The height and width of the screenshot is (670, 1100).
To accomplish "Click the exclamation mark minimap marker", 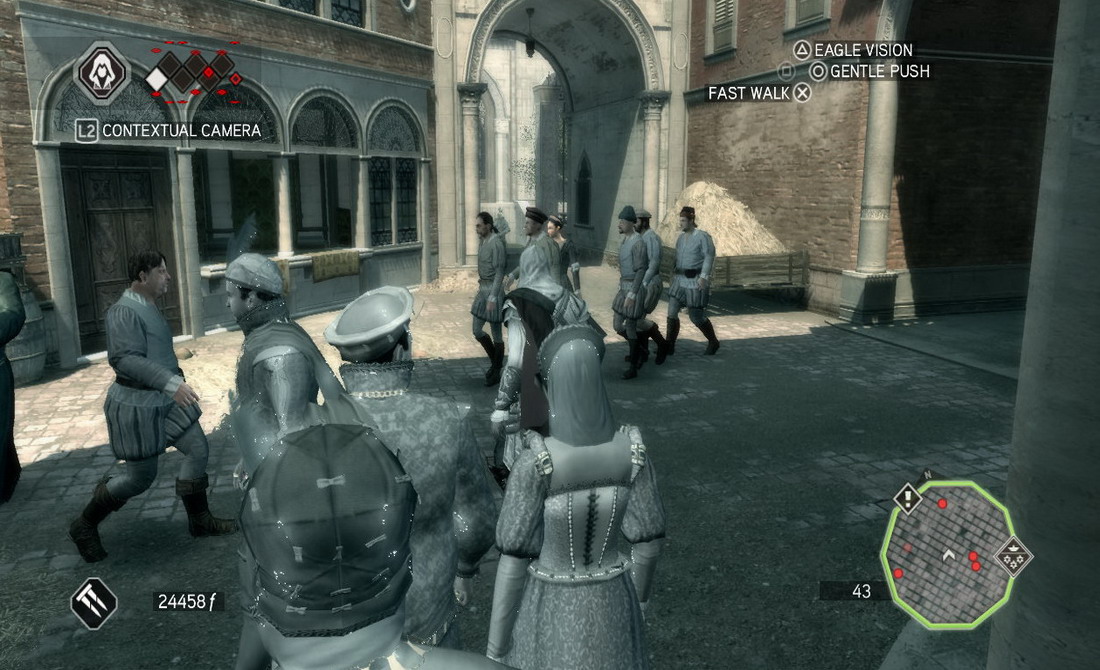I will pyautogui.click(x=907, y=498).
